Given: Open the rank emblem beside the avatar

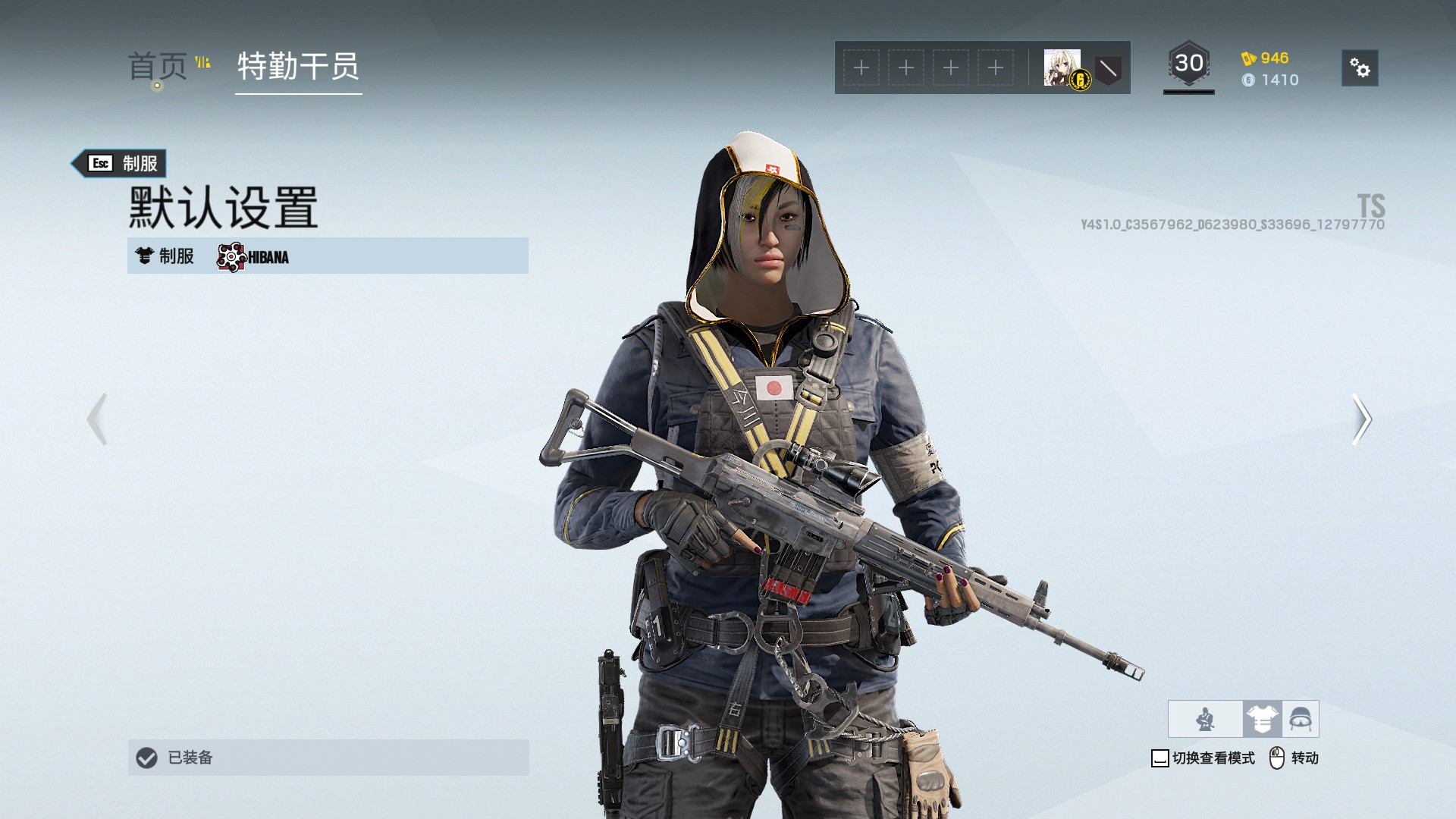Looking at the screenshot, I should click(1108, 70).
